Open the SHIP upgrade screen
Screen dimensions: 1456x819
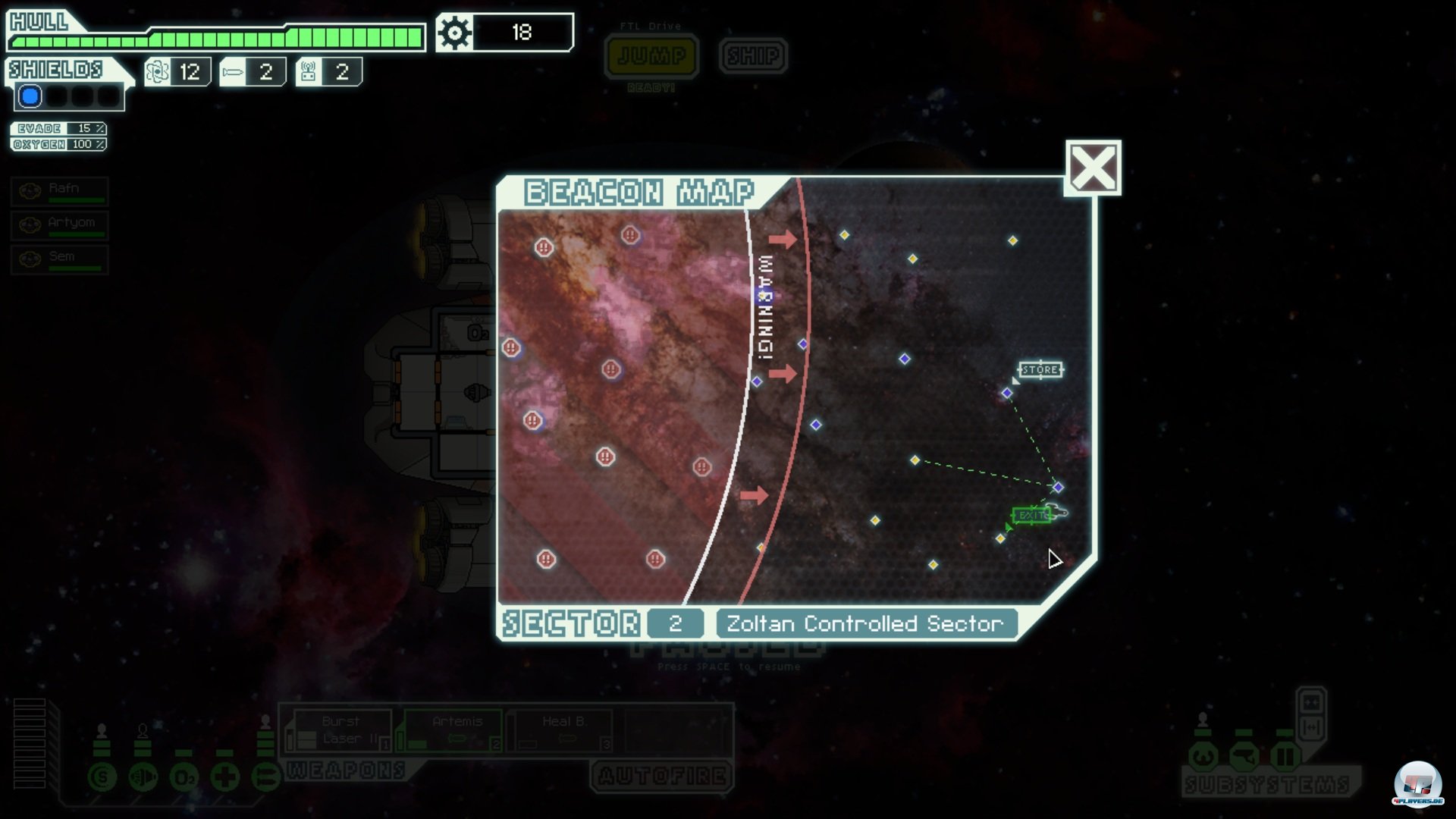(x=753, y=55)
